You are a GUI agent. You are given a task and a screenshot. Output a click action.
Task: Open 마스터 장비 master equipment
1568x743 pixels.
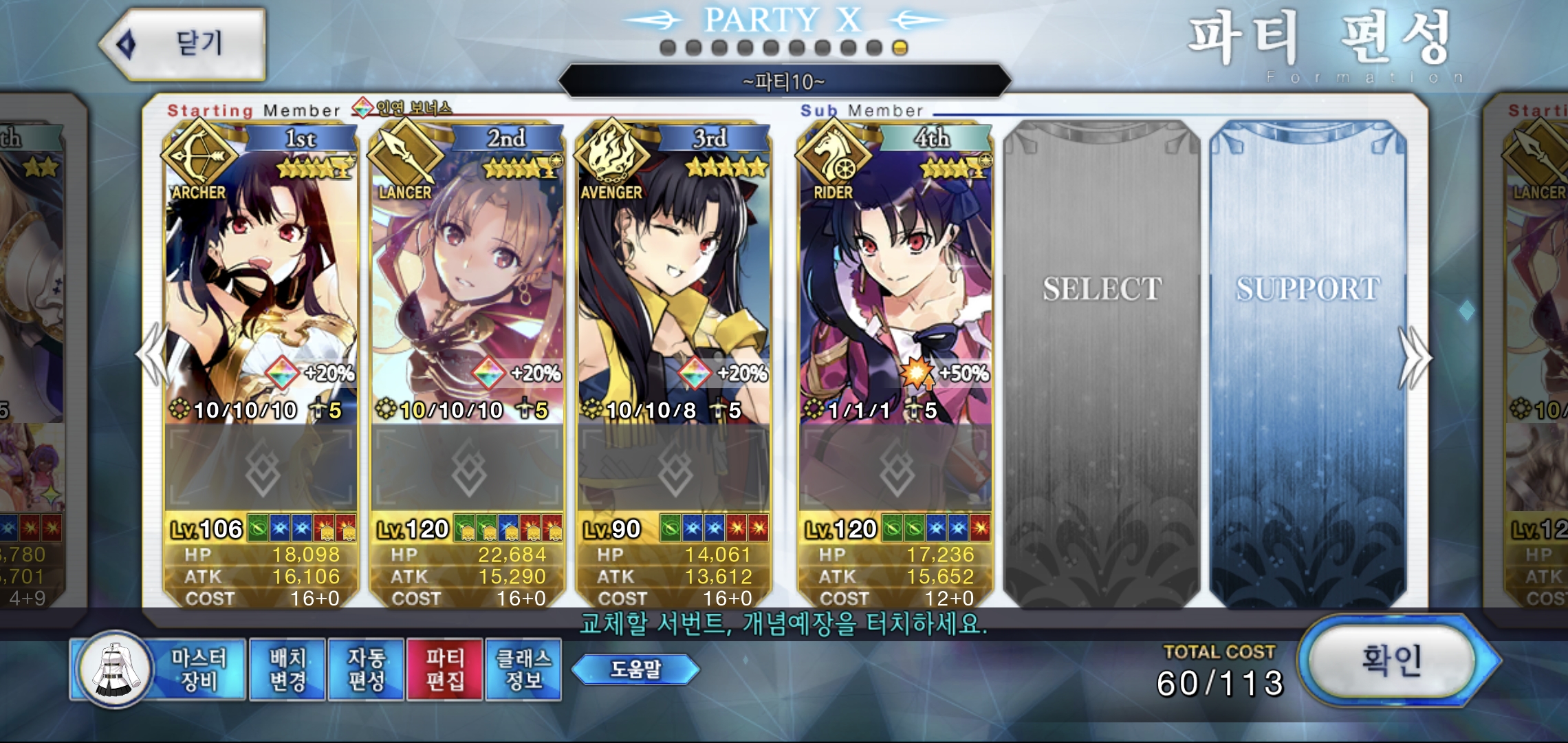coord(160,669)
